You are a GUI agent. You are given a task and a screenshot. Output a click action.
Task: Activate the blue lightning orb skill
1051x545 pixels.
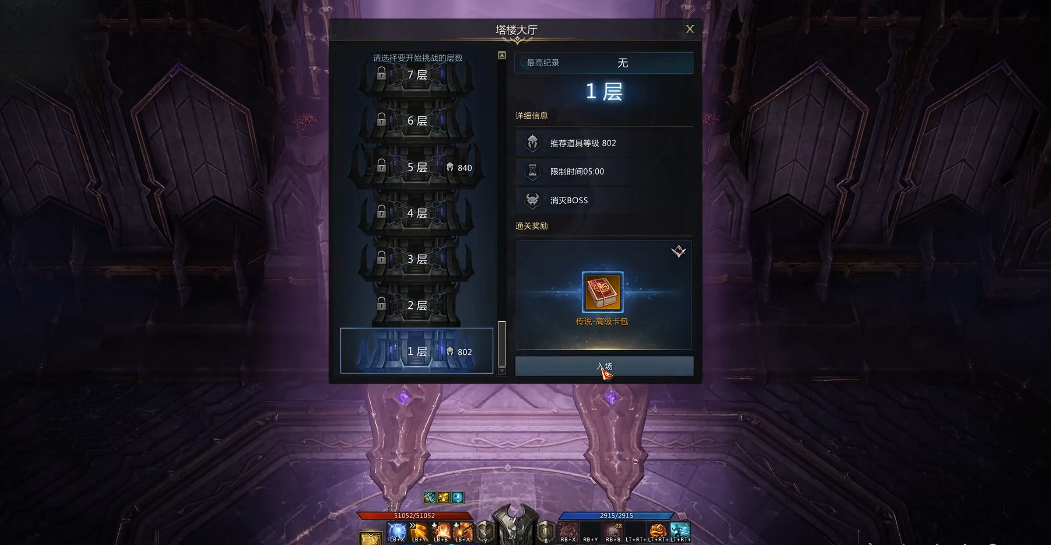396,531
